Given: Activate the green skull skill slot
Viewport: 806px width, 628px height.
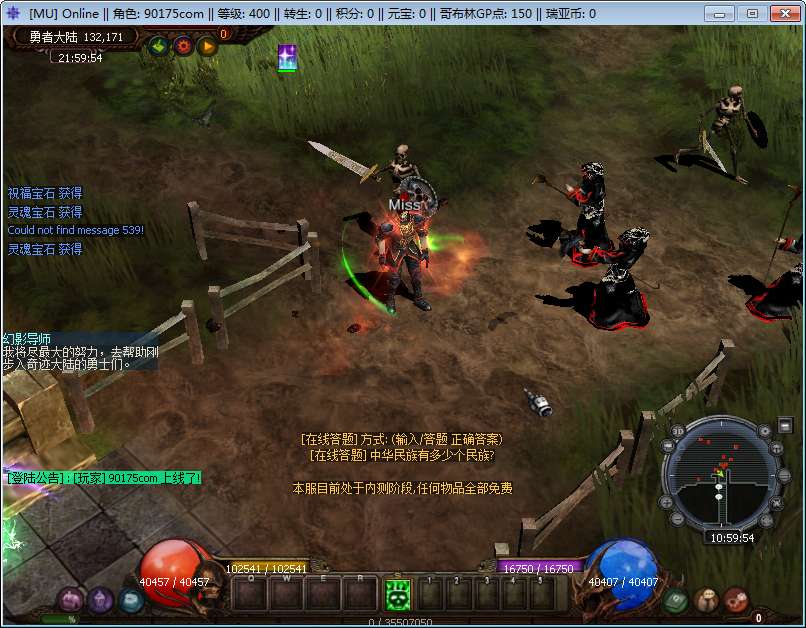Looking at the screenshot, I should tap(397, 594).
